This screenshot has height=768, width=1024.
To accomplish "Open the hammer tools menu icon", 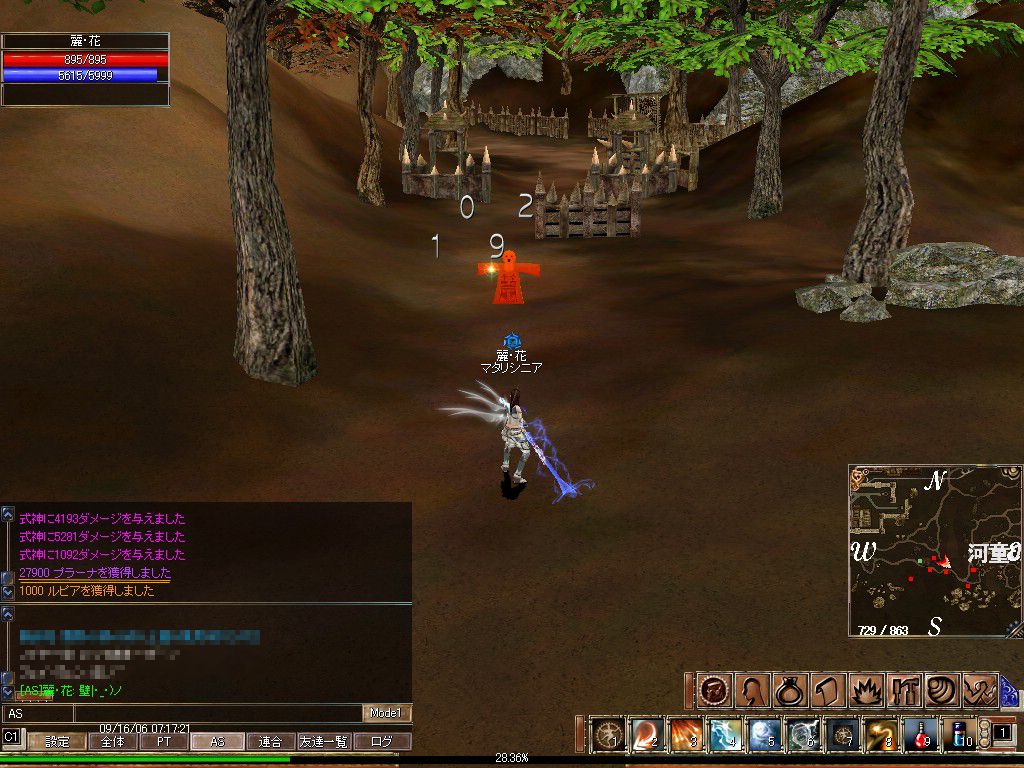I will 903,690.
